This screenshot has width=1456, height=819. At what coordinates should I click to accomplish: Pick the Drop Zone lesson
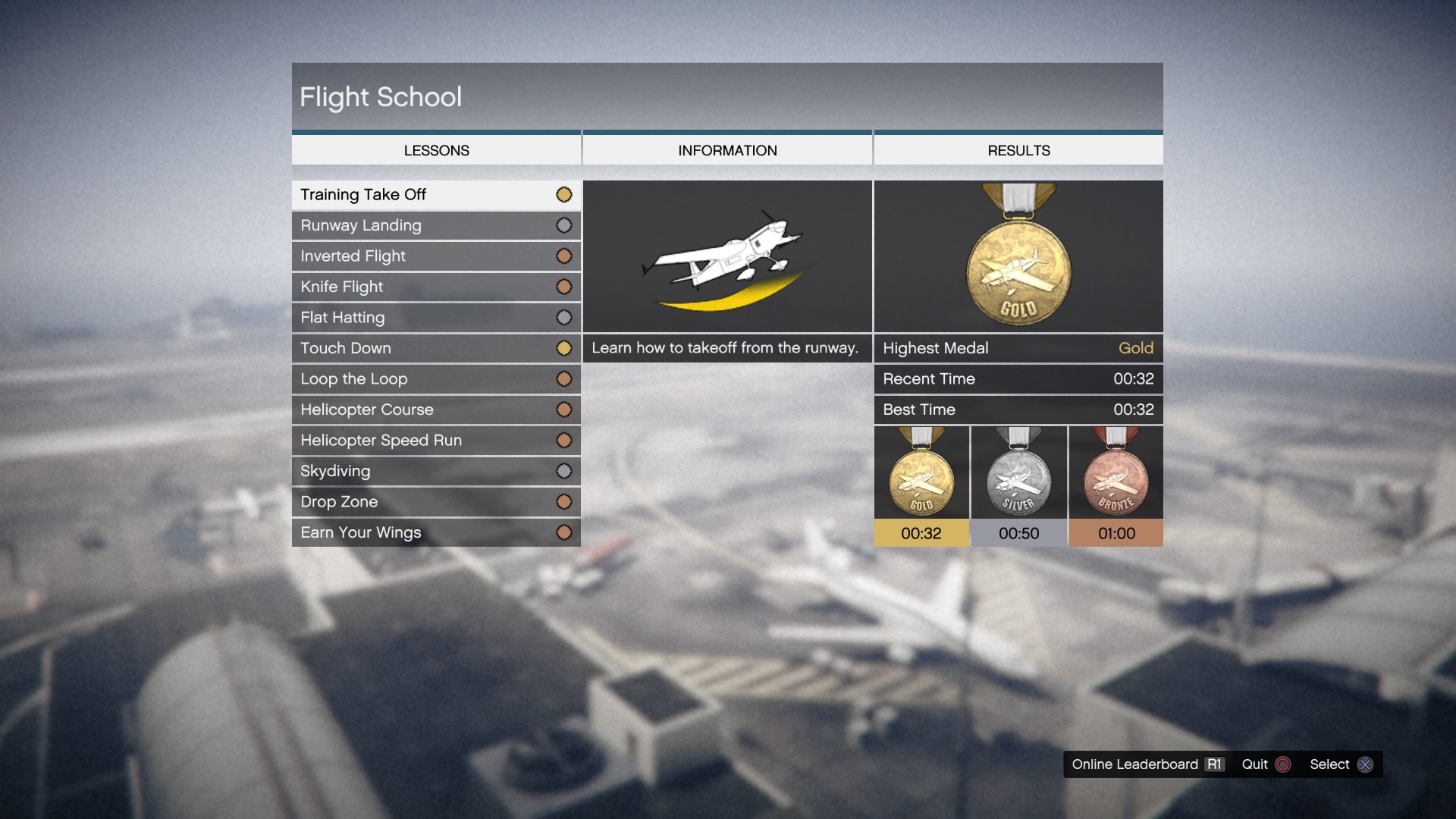pos(436,502)
